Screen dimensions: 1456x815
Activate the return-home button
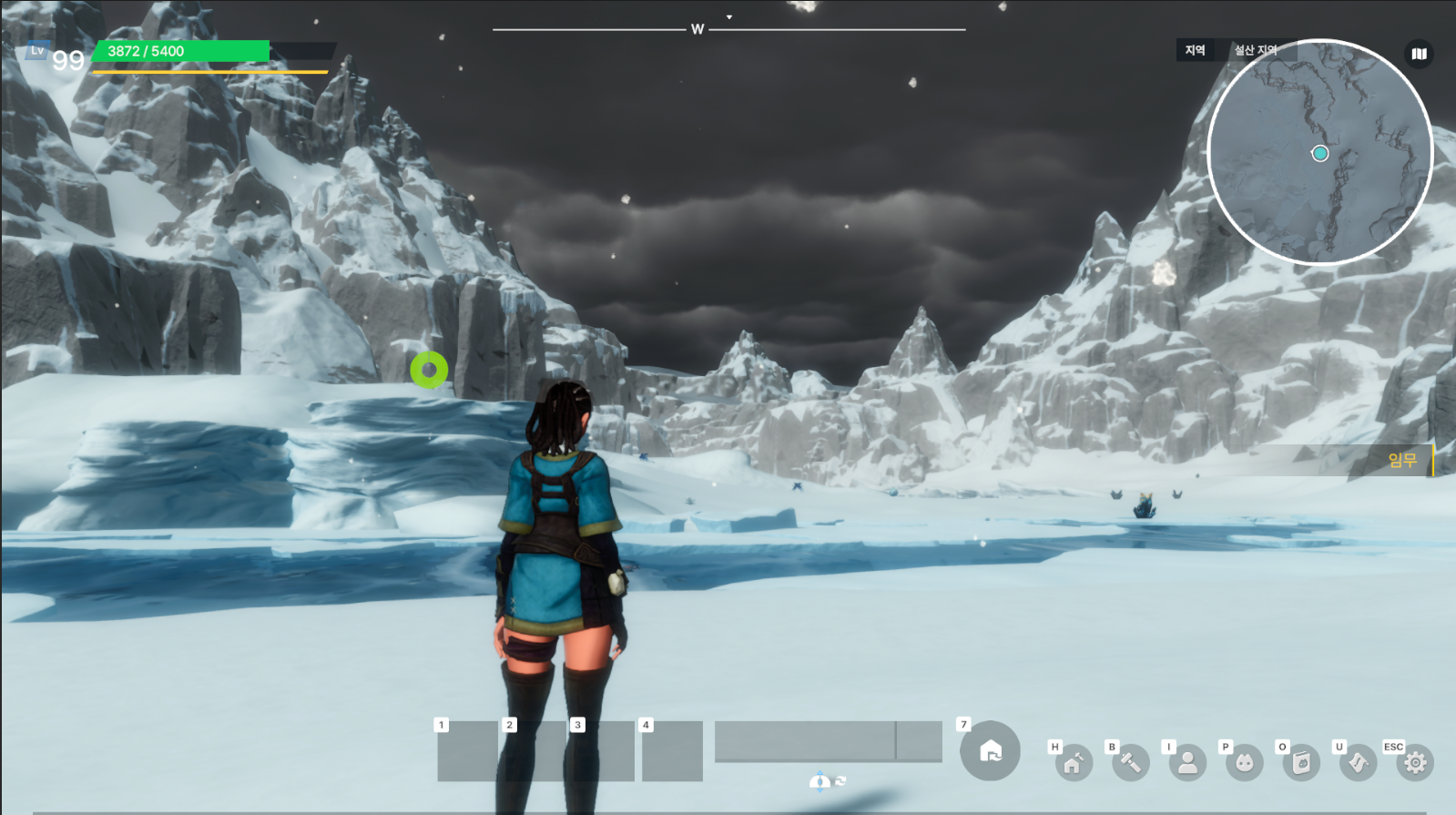pyautogui.click(x=990, y=751)
